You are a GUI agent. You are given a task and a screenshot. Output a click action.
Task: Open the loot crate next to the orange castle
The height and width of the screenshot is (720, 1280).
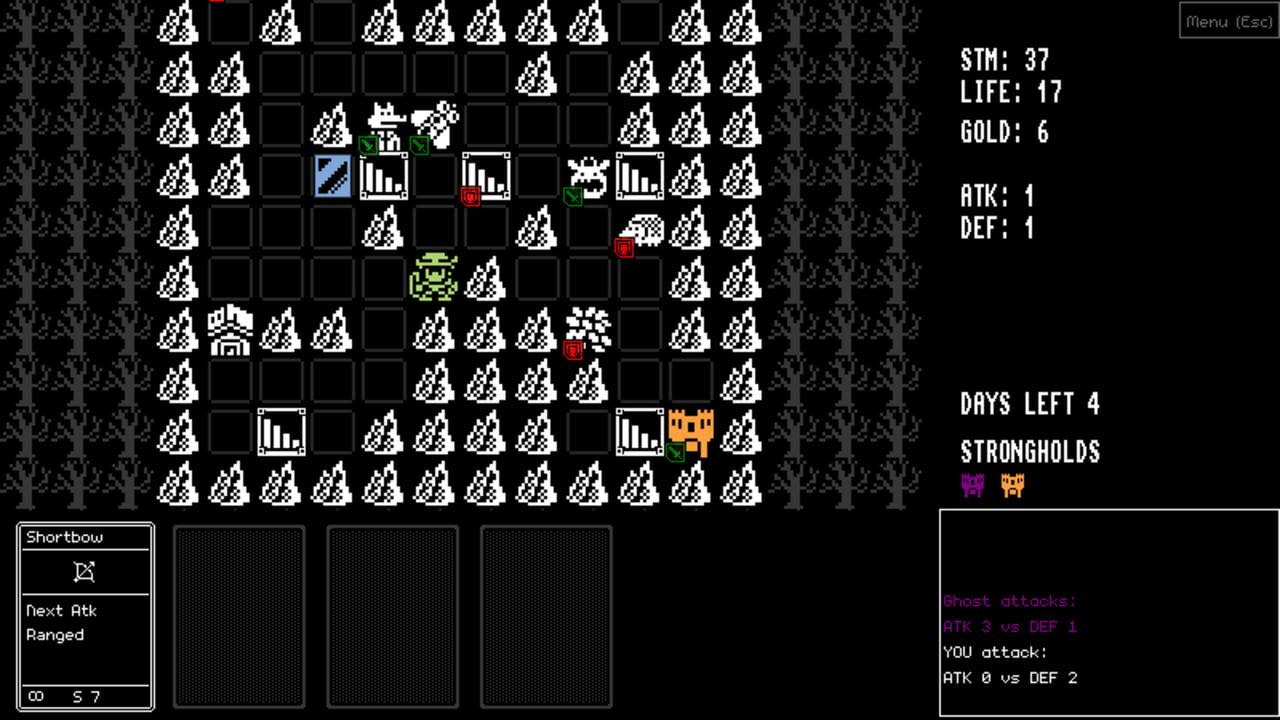tap(638, 430)
